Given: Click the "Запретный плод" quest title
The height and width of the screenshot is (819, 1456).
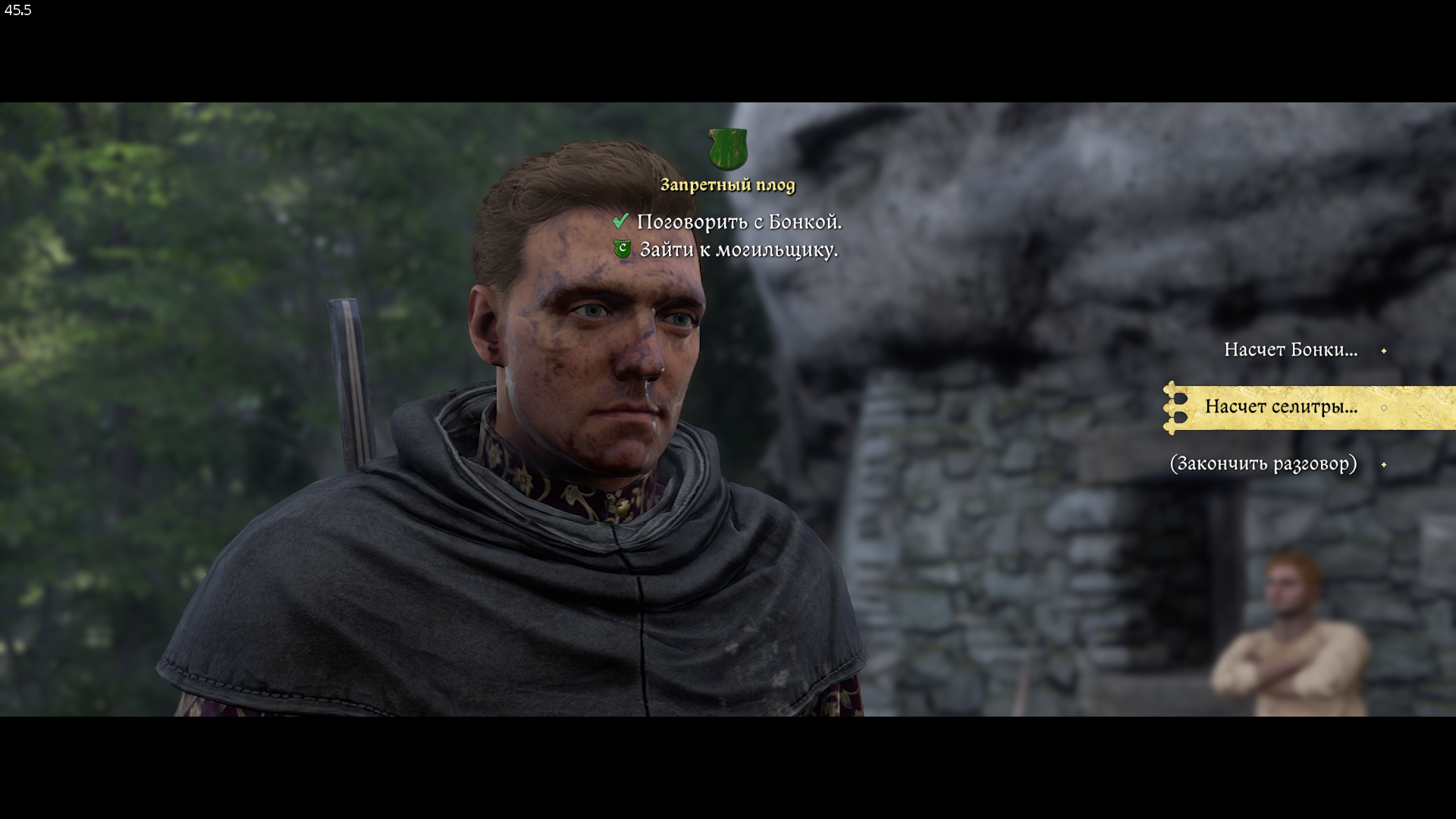Looking at the screenshot, I should click(x=727, y=185).
